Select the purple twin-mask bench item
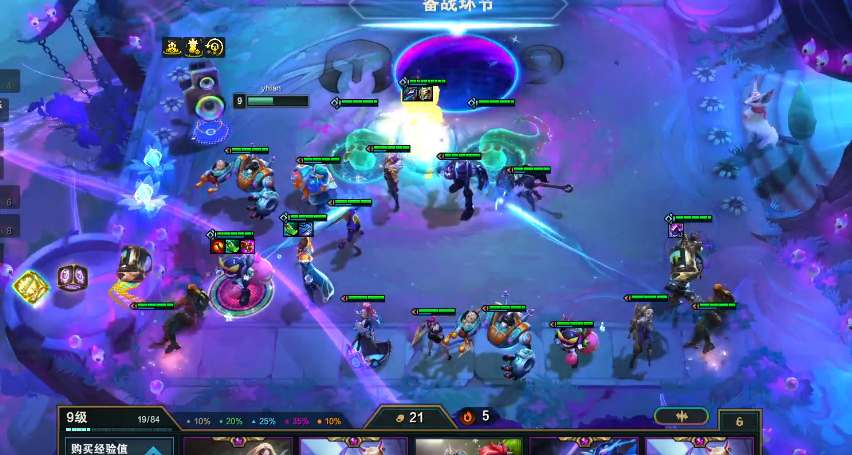Viewport: 852px width, 455px height. pyautogui.click(x=72, y=276)
